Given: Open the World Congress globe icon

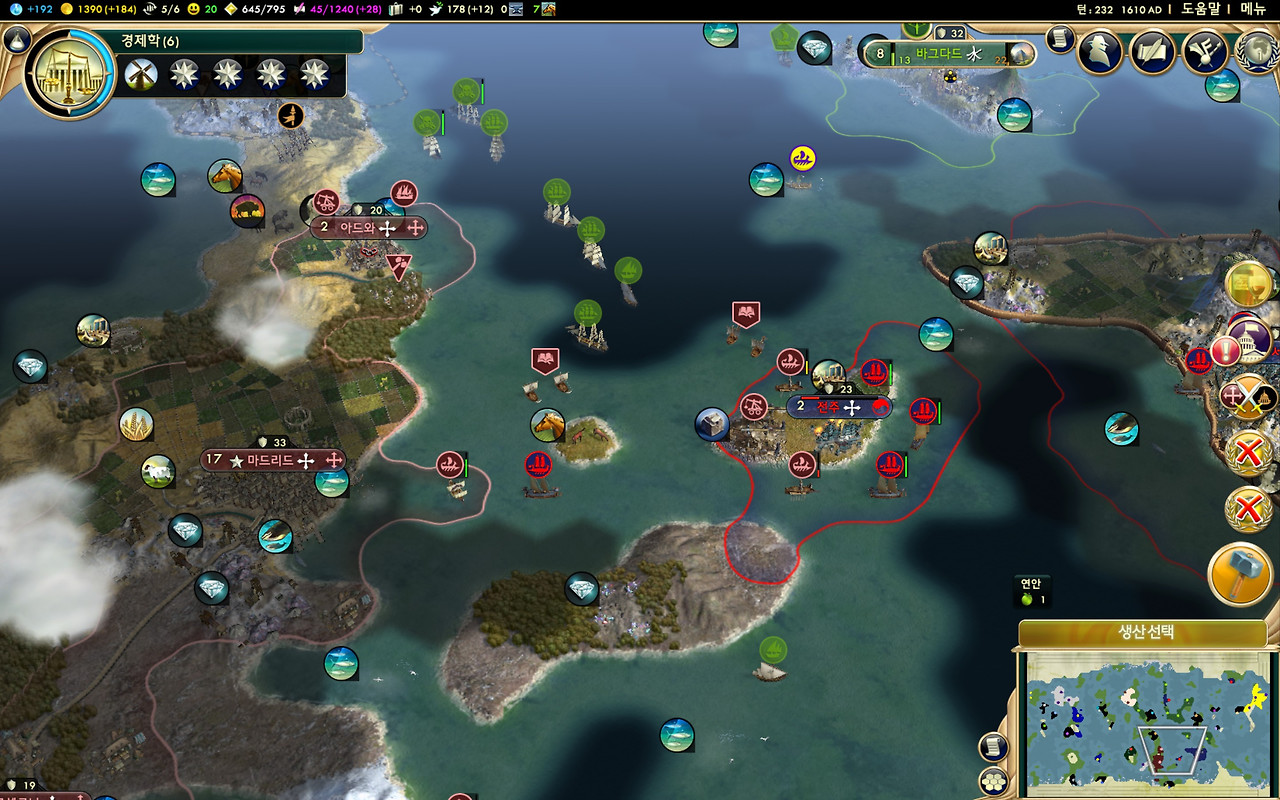Looking at the screenshot, I should [x=1258, y=51].
